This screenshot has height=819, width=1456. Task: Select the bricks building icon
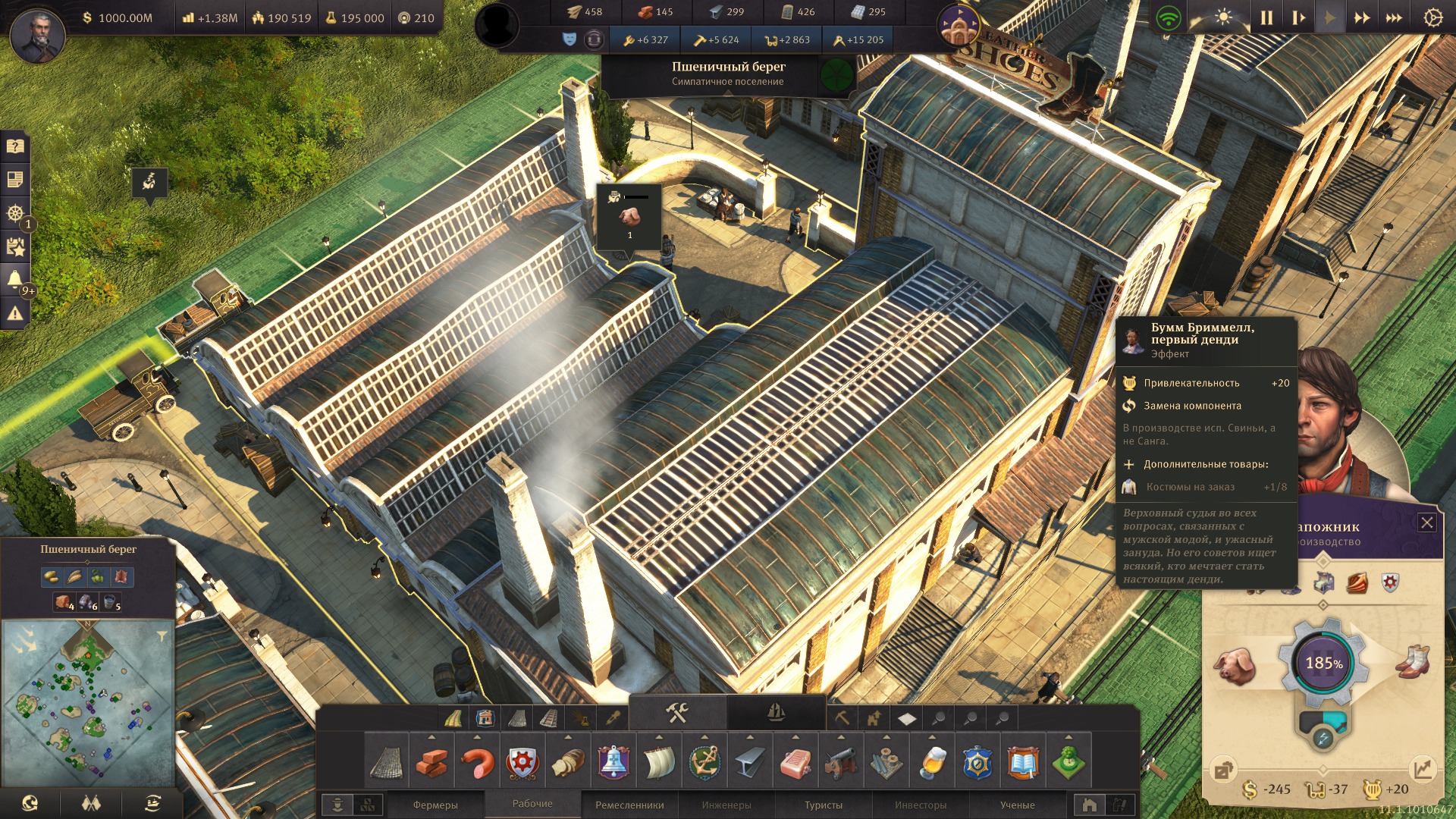click(431, 762)
